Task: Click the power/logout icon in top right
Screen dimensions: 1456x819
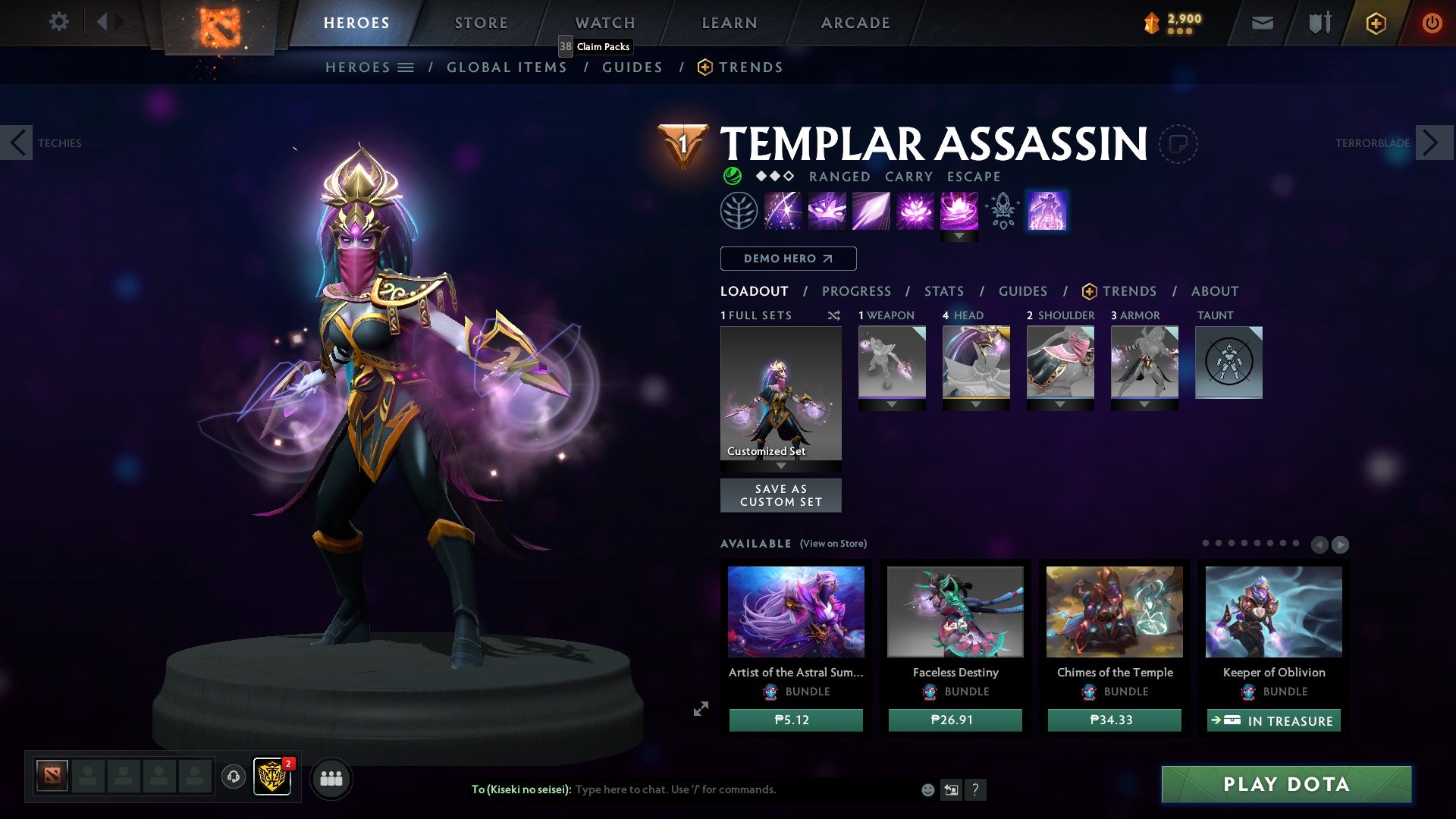Action: point(1432,23)
